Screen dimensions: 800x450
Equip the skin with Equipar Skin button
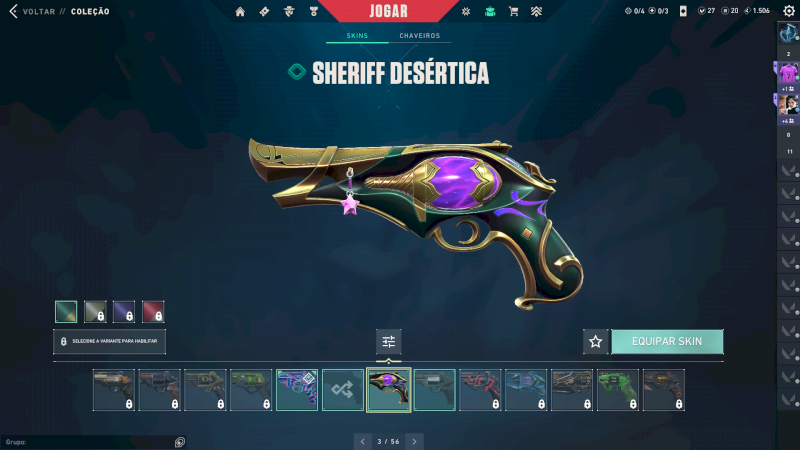tap(666, 341)
